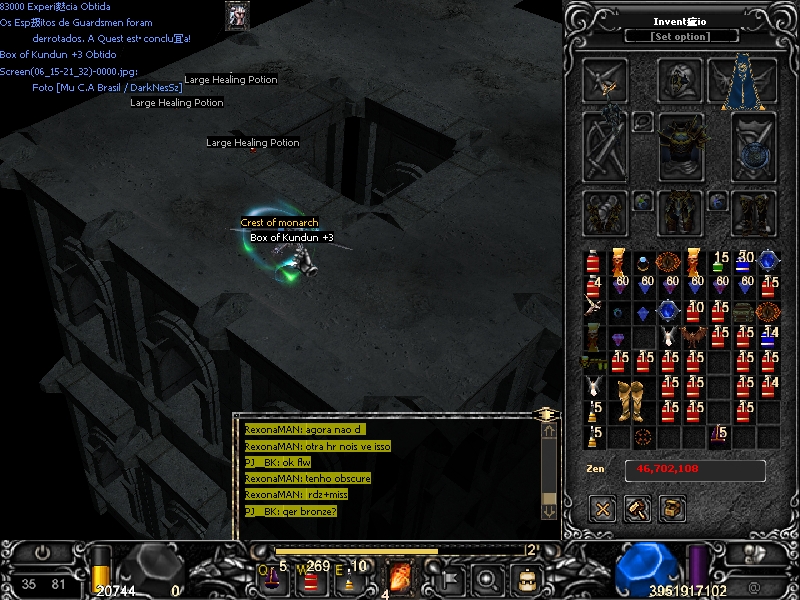The height and width of the screenshot is (600, 800).
Task: Click the power button on bottom bar
Action: [42, 552]
